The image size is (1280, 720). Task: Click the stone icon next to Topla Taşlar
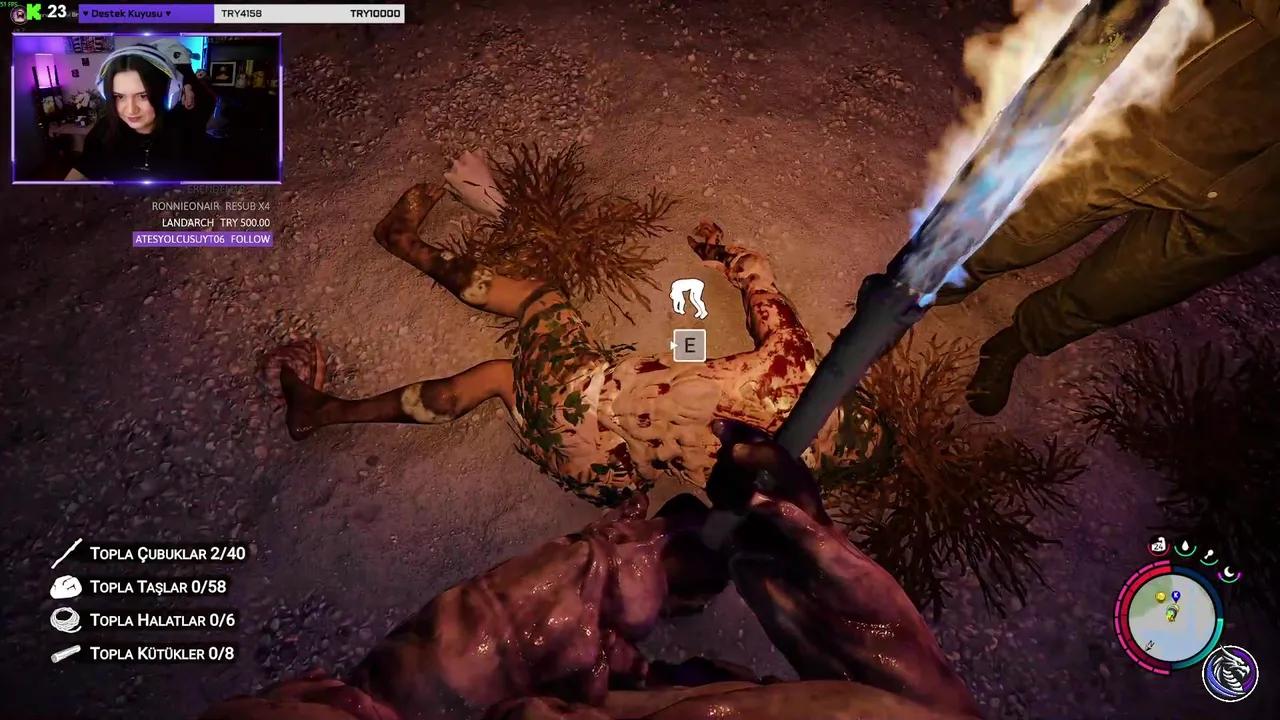pyautogui.click(x=66, y=586)
